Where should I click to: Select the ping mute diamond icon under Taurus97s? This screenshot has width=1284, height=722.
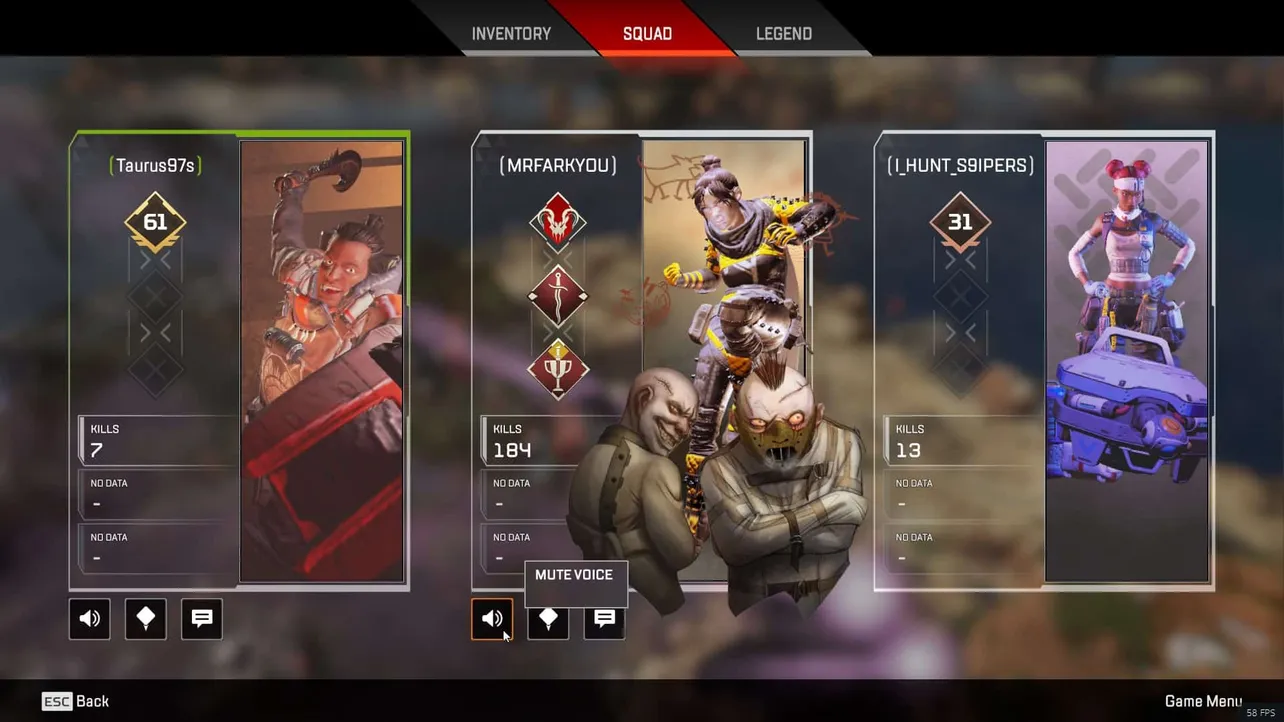[x=145, y=619]
